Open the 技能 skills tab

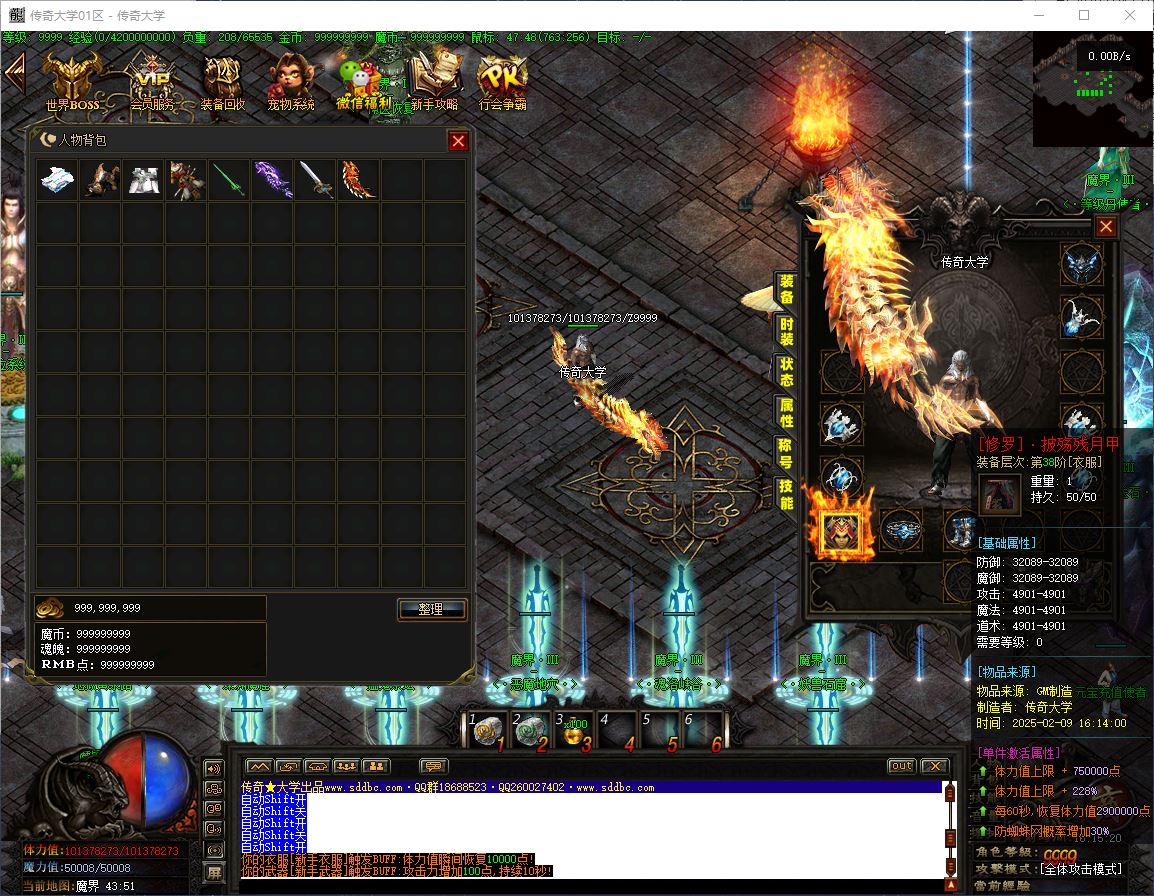[x=787, y=493]
